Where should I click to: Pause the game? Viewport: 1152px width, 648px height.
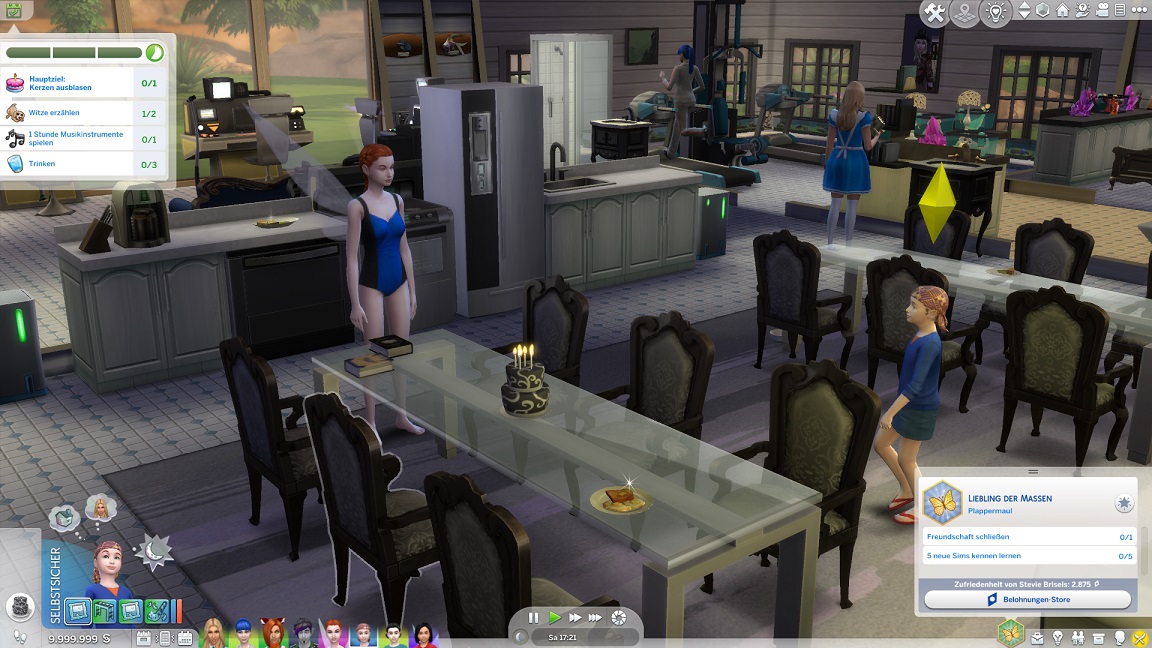point(533,618)
